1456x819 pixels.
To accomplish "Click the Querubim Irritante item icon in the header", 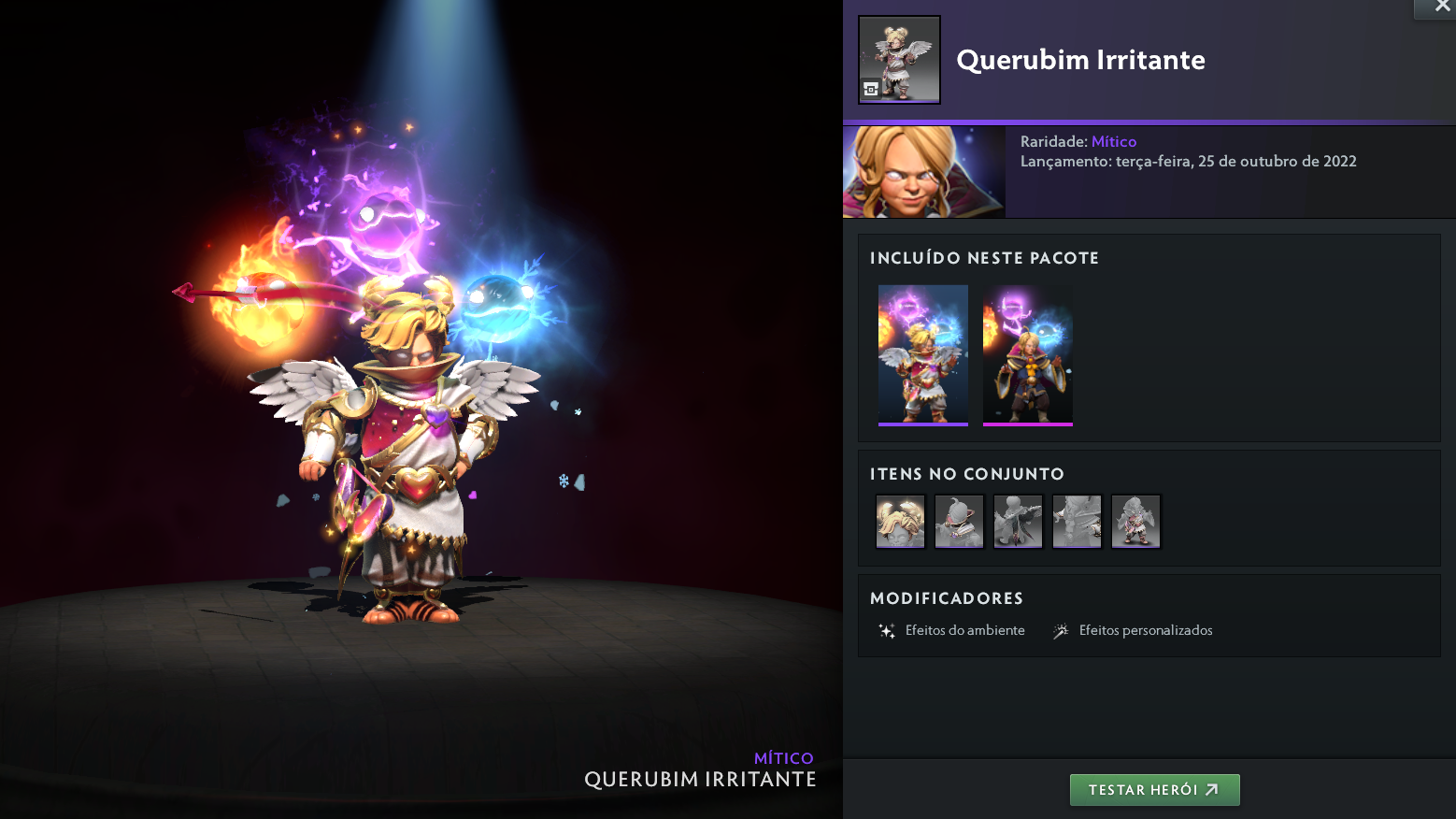I will pos(899,60).
